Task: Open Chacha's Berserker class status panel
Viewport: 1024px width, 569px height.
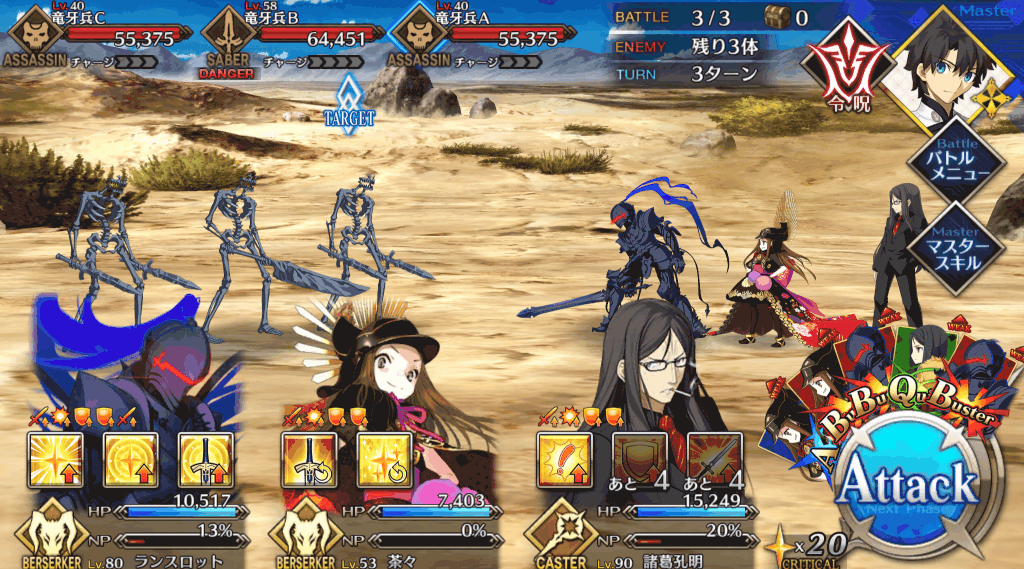Action: click(303, 532)
